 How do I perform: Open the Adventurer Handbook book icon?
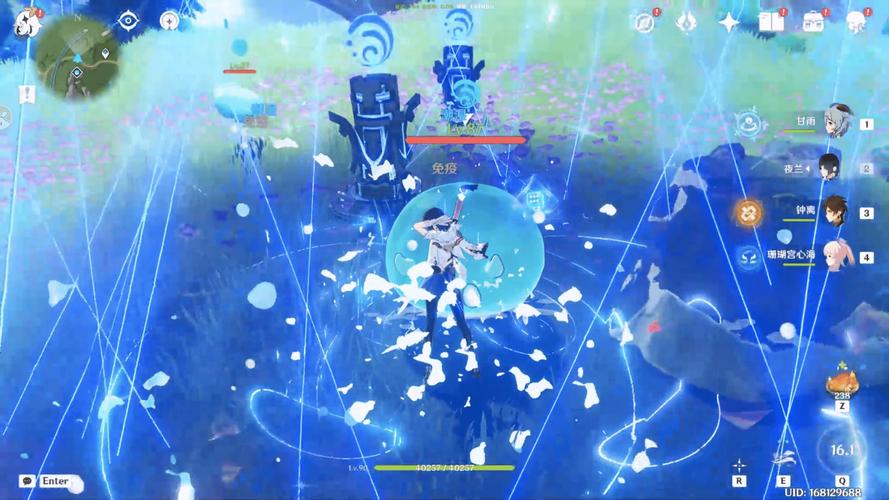point(770,22)
